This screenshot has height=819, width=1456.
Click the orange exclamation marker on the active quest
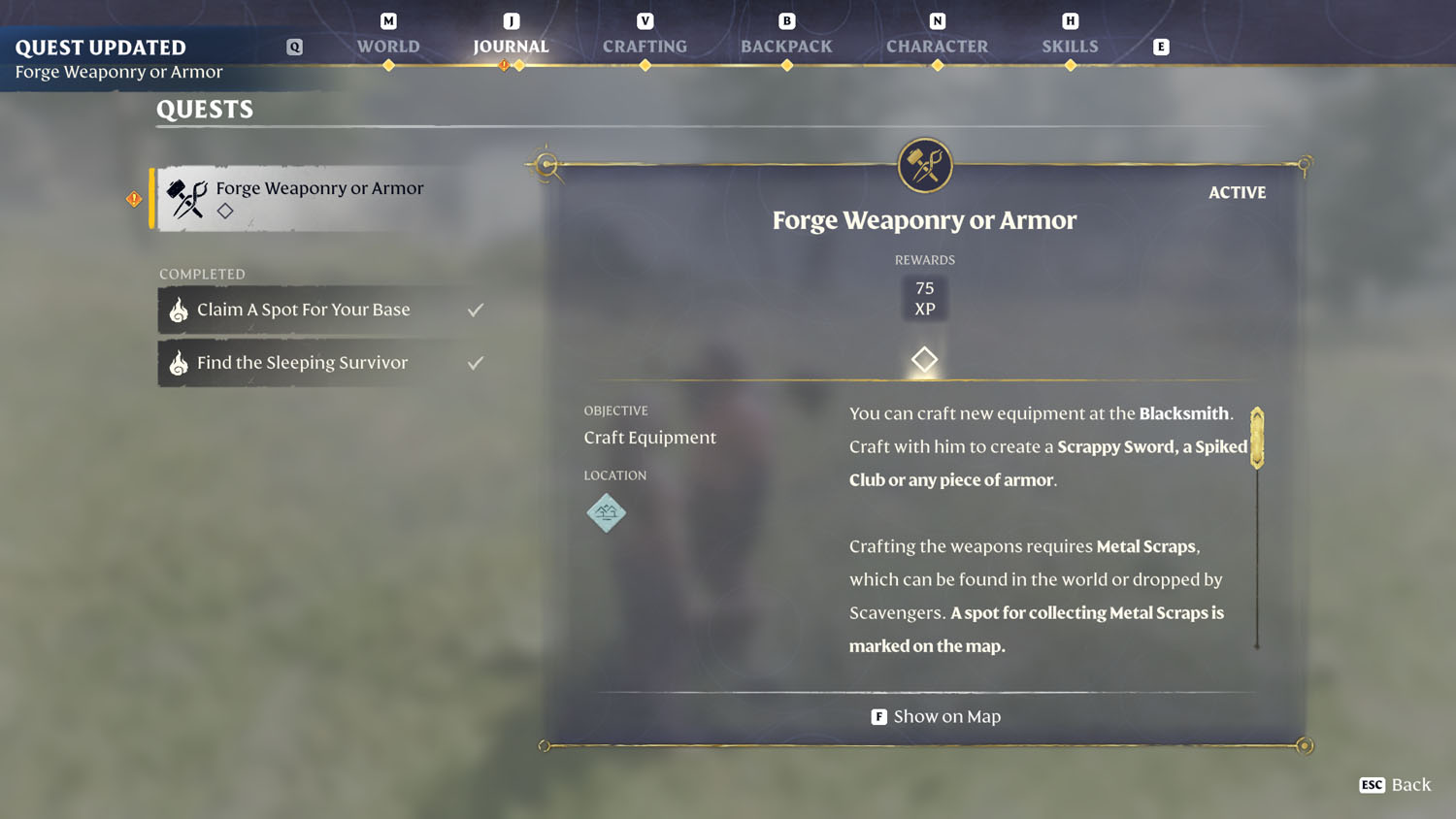[x=133, y=197]
